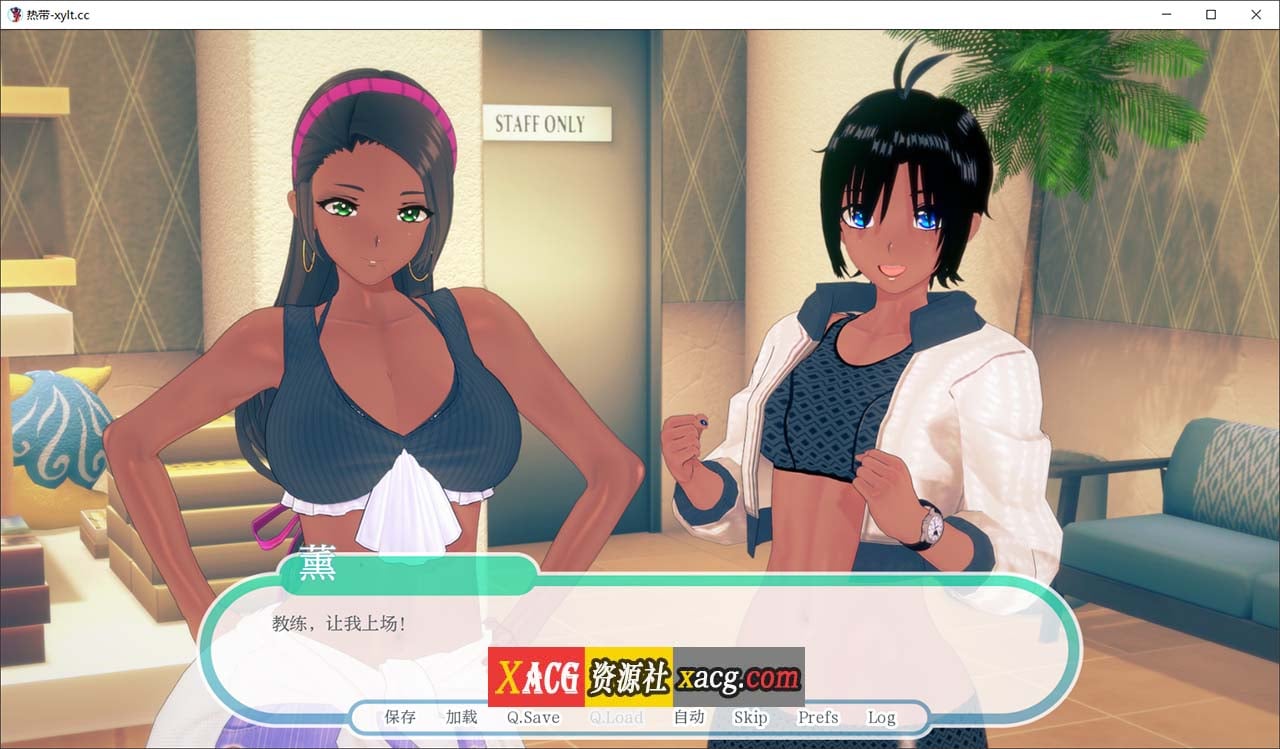
Task: Maximize the game window
Action: coord(1210,15)
